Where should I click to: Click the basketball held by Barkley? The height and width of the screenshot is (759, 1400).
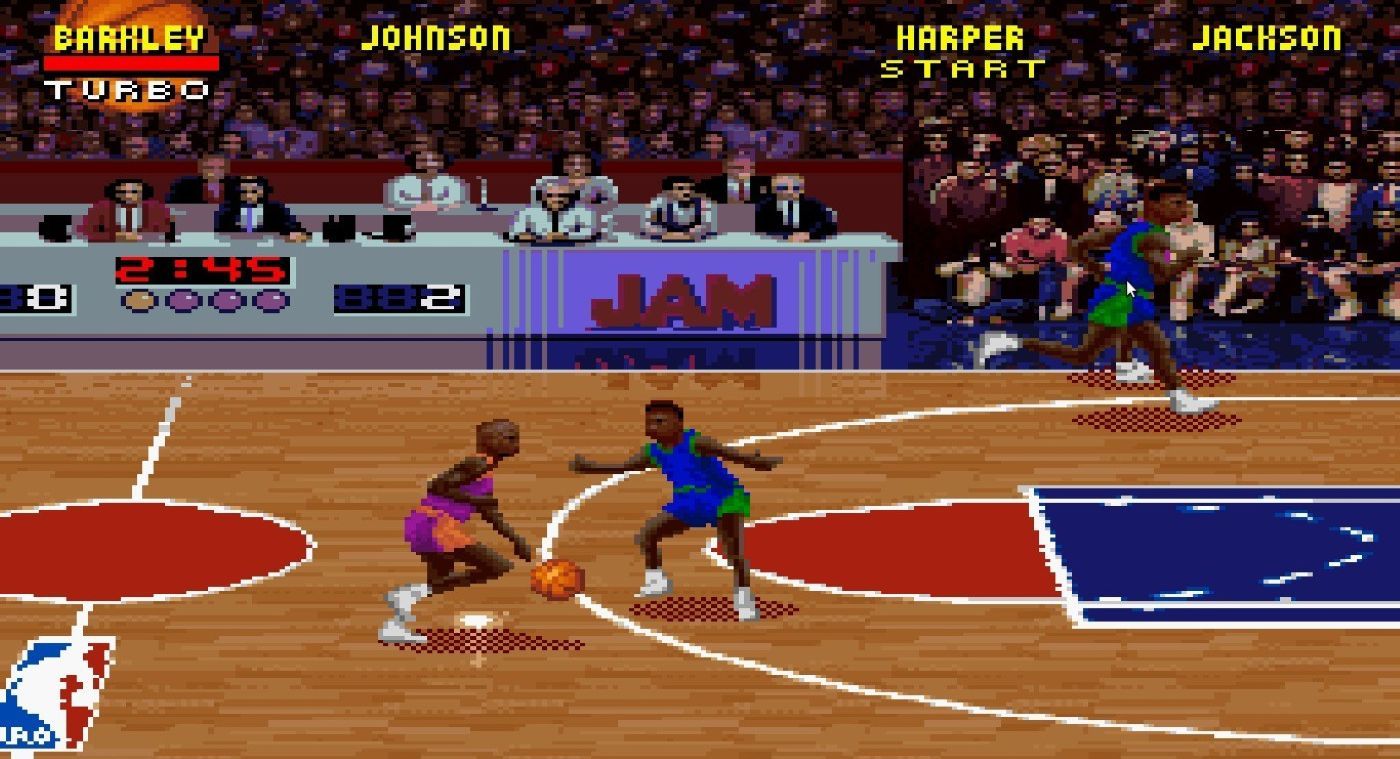pyautogui.click(x=557, y=577)
